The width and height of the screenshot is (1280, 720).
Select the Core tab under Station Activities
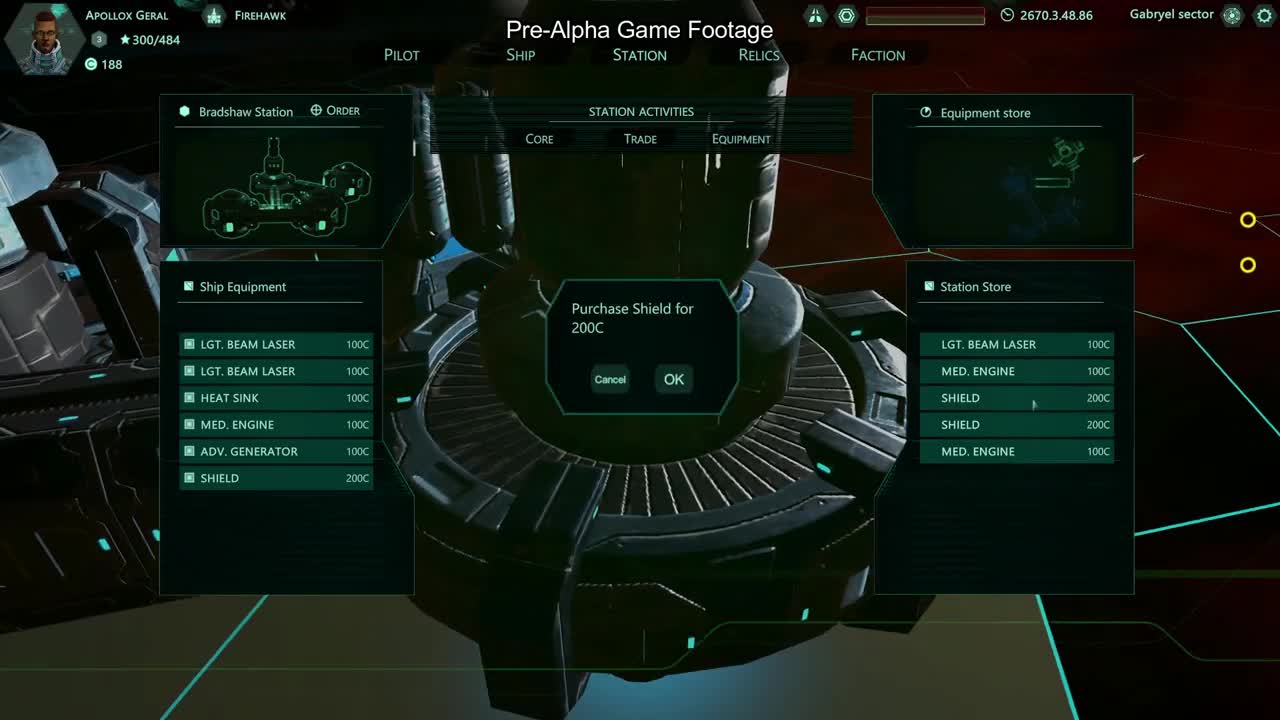click(539, 138)
